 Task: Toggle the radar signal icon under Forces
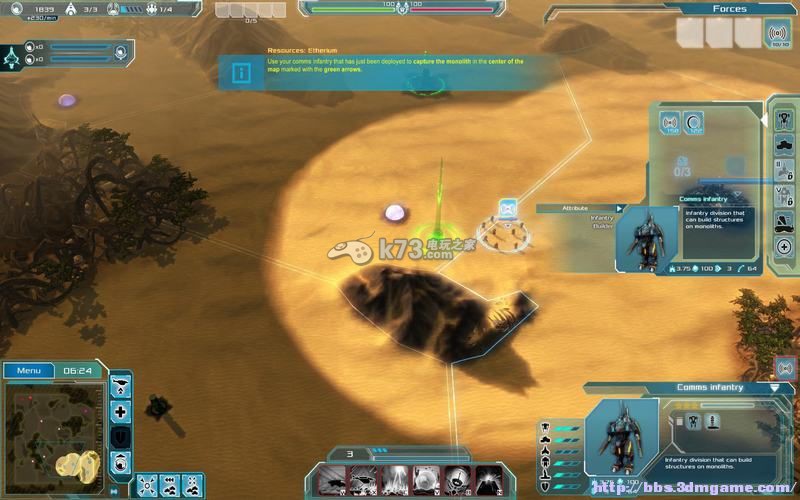[x=776, y=33]
